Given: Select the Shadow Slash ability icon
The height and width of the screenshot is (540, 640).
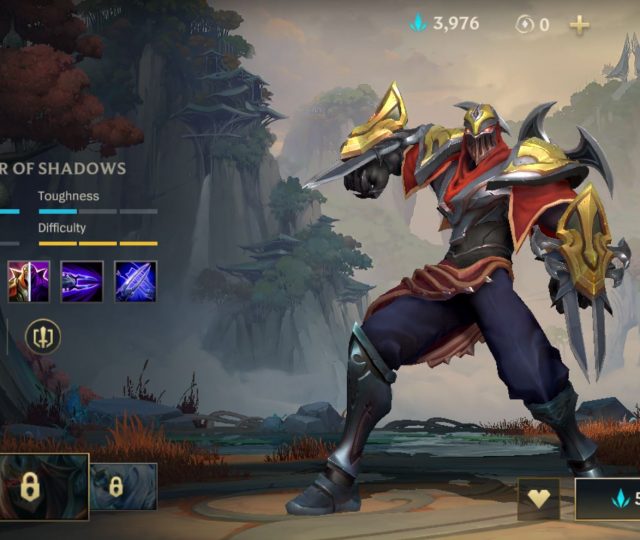Looking at the screenshot, I should 136,281.
